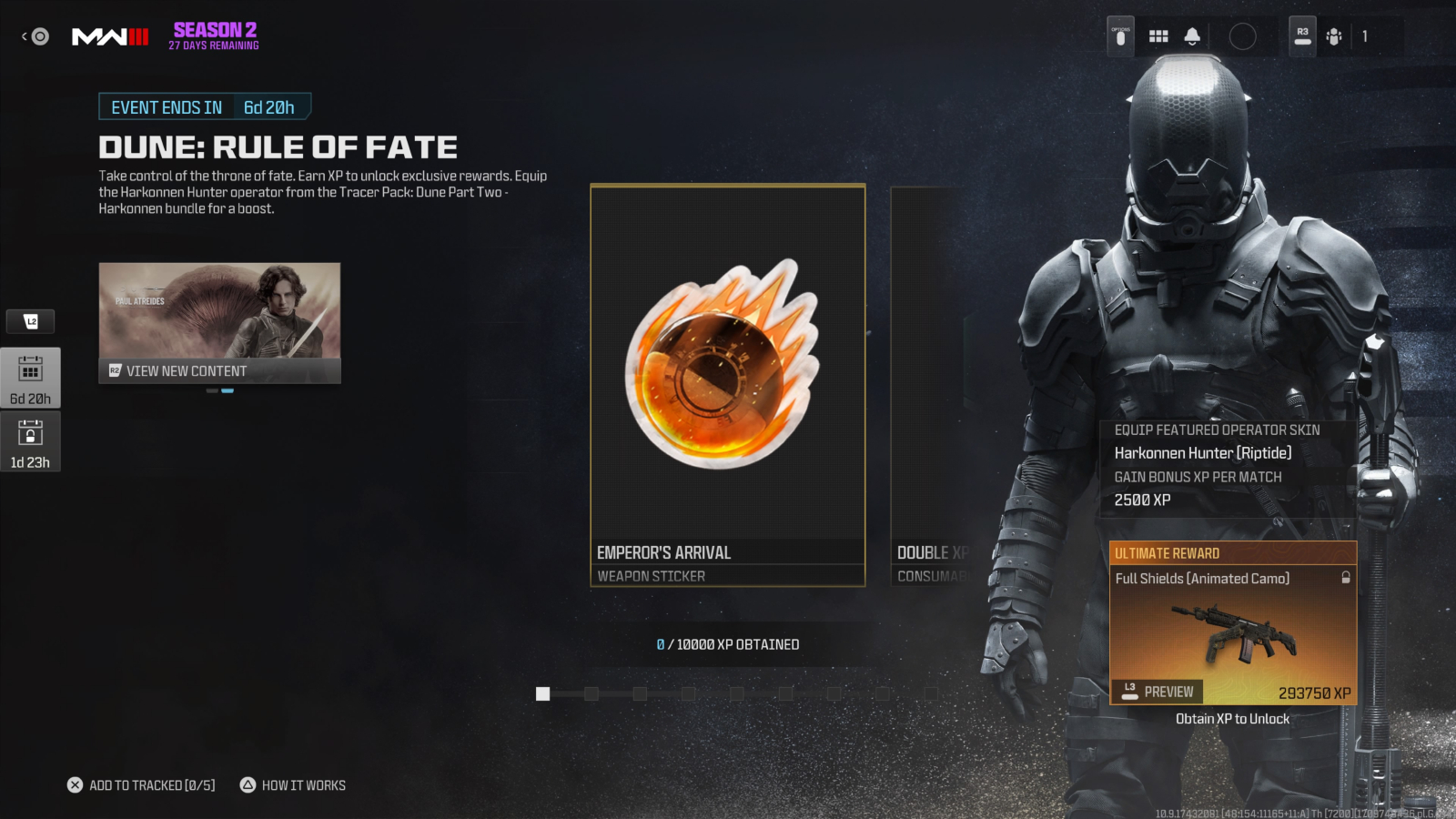Click the PREVIEW button for the Ultimate Reward
Image resolution: width=1456 pixels, height=819 pixels.
coord(1158,692)
